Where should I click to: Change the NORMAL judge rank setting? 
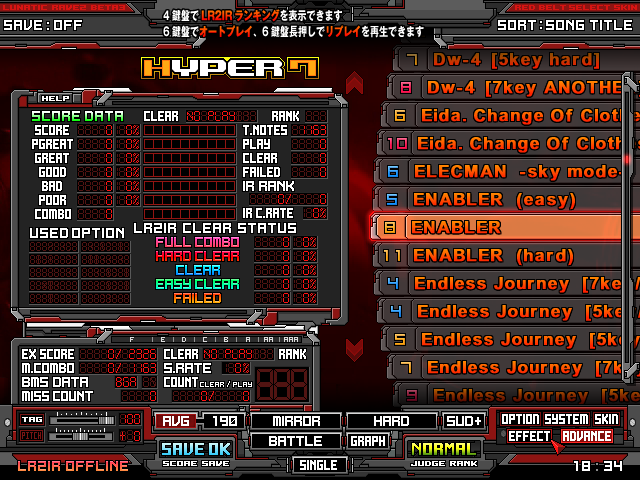[444, 451]
